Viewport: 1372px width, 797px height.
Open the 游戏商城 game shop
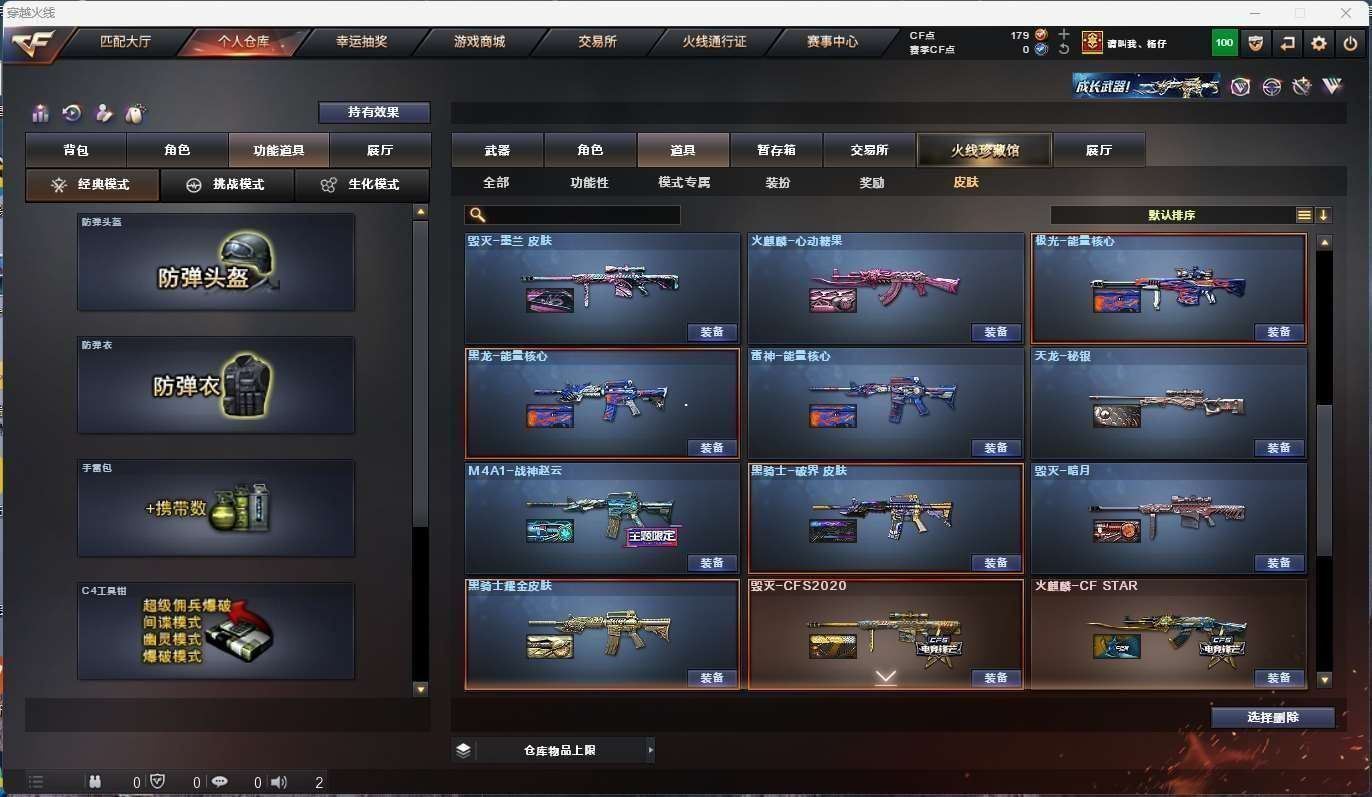coord(479,42)
